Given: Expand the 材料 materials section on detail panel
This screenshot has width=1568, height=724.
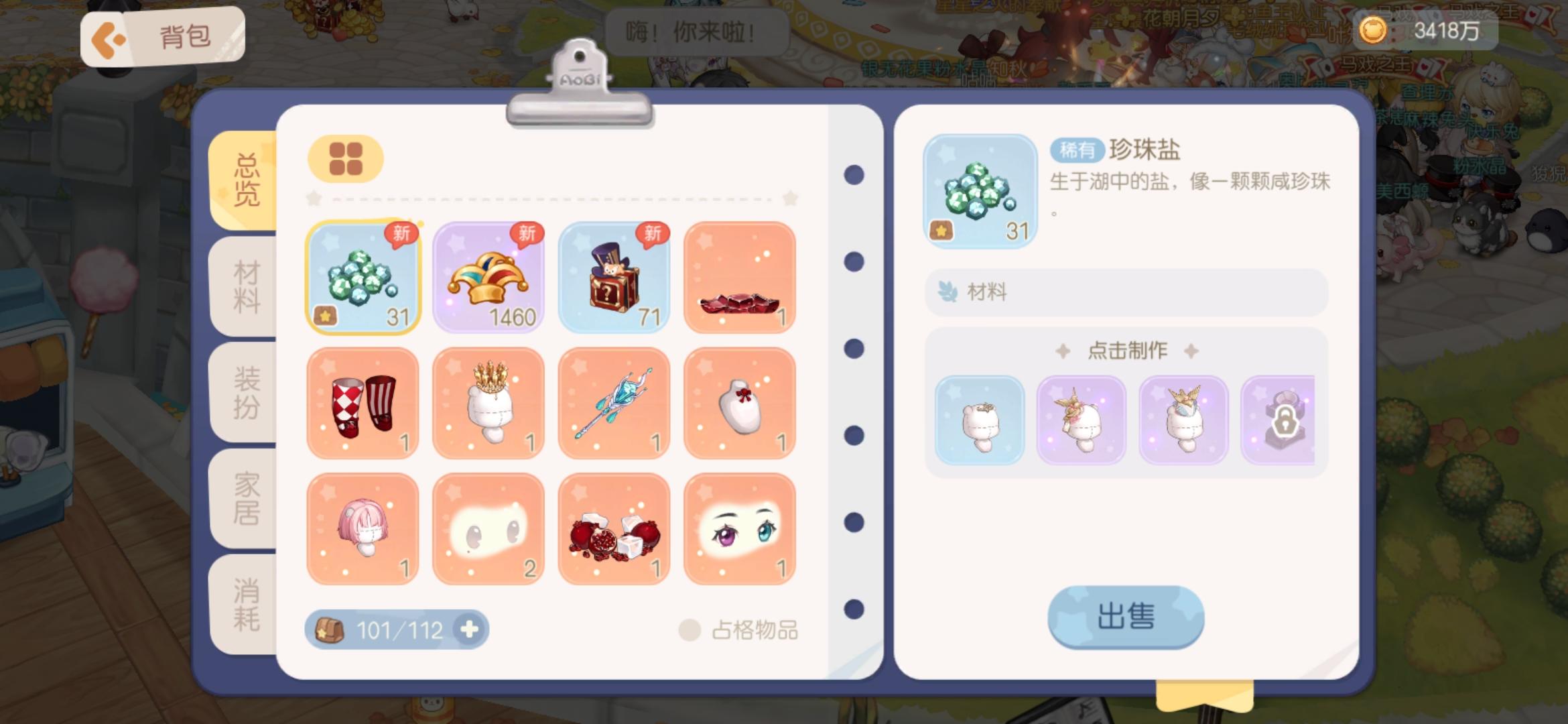Looking at the screenshot, I should tap(1124, 292).
